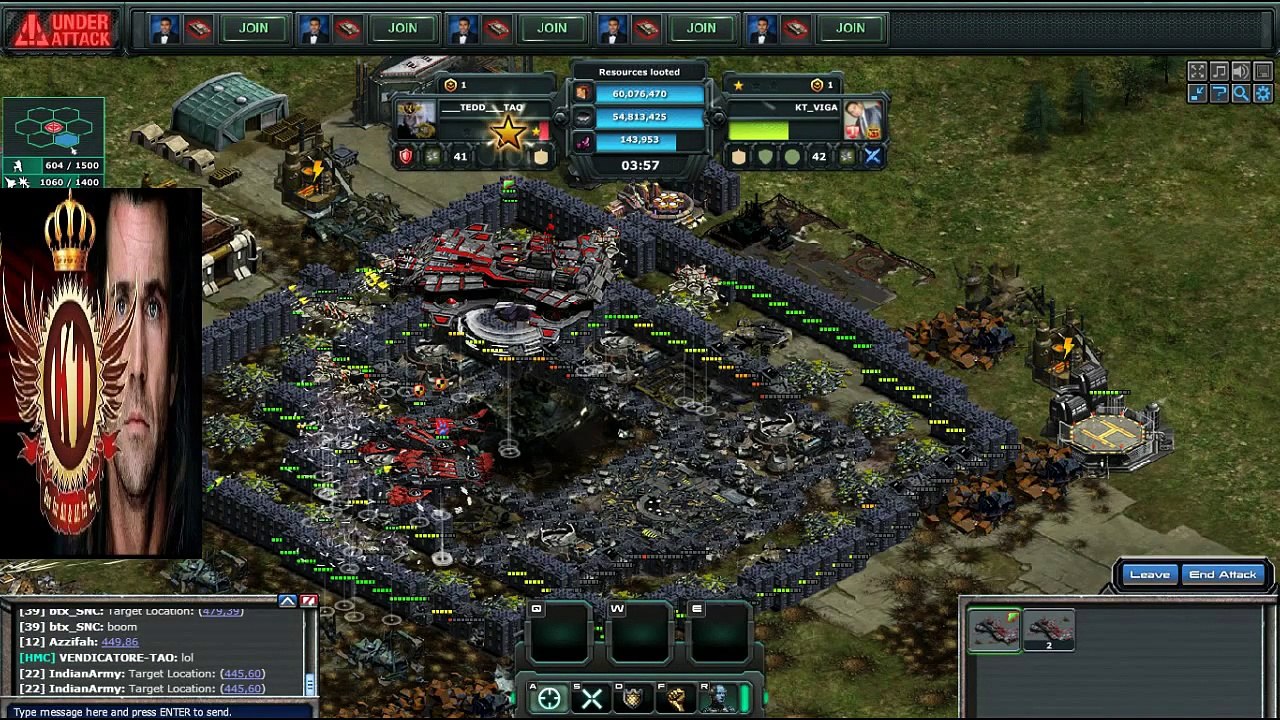Toggle fullscreen mode icon
Image resolution: width=1280 pixels, height=720 pixels.
pyautogui.click(x=1197, y=71)
